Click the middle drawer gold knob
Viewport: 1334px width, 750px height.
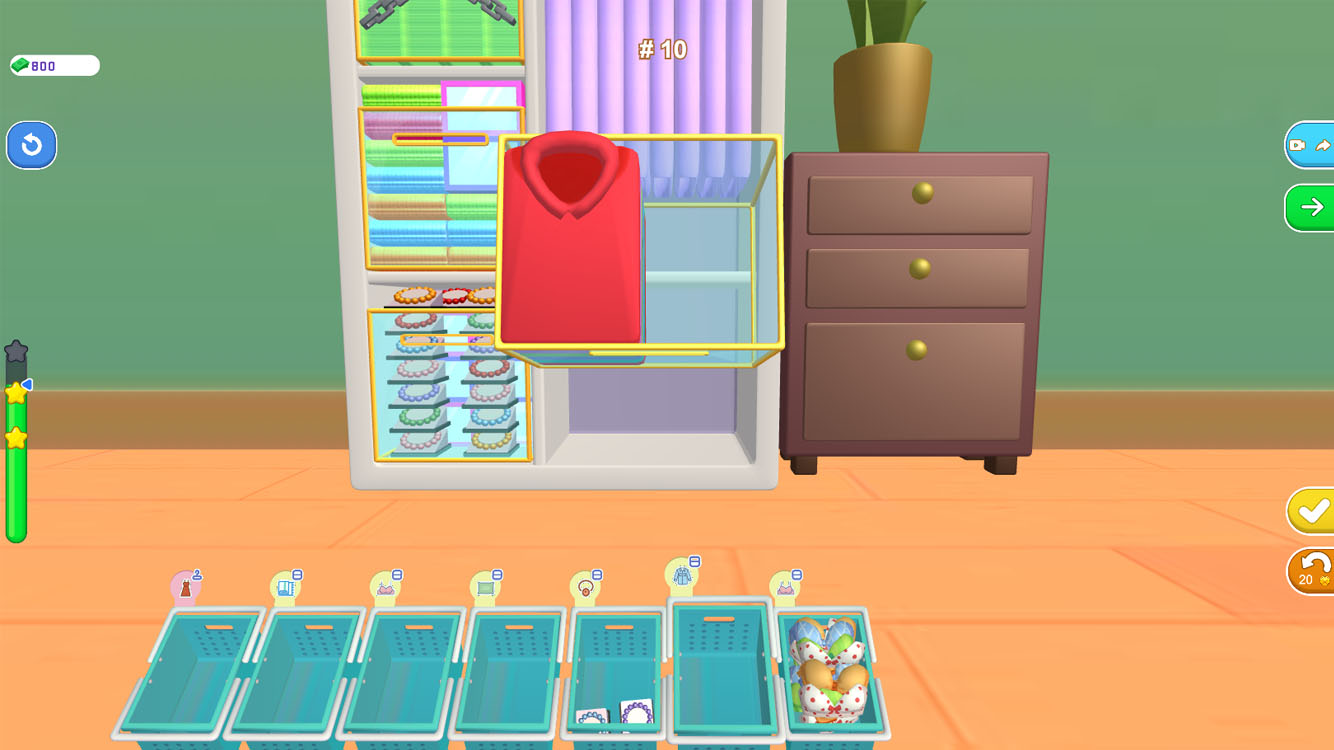point(918,268)
